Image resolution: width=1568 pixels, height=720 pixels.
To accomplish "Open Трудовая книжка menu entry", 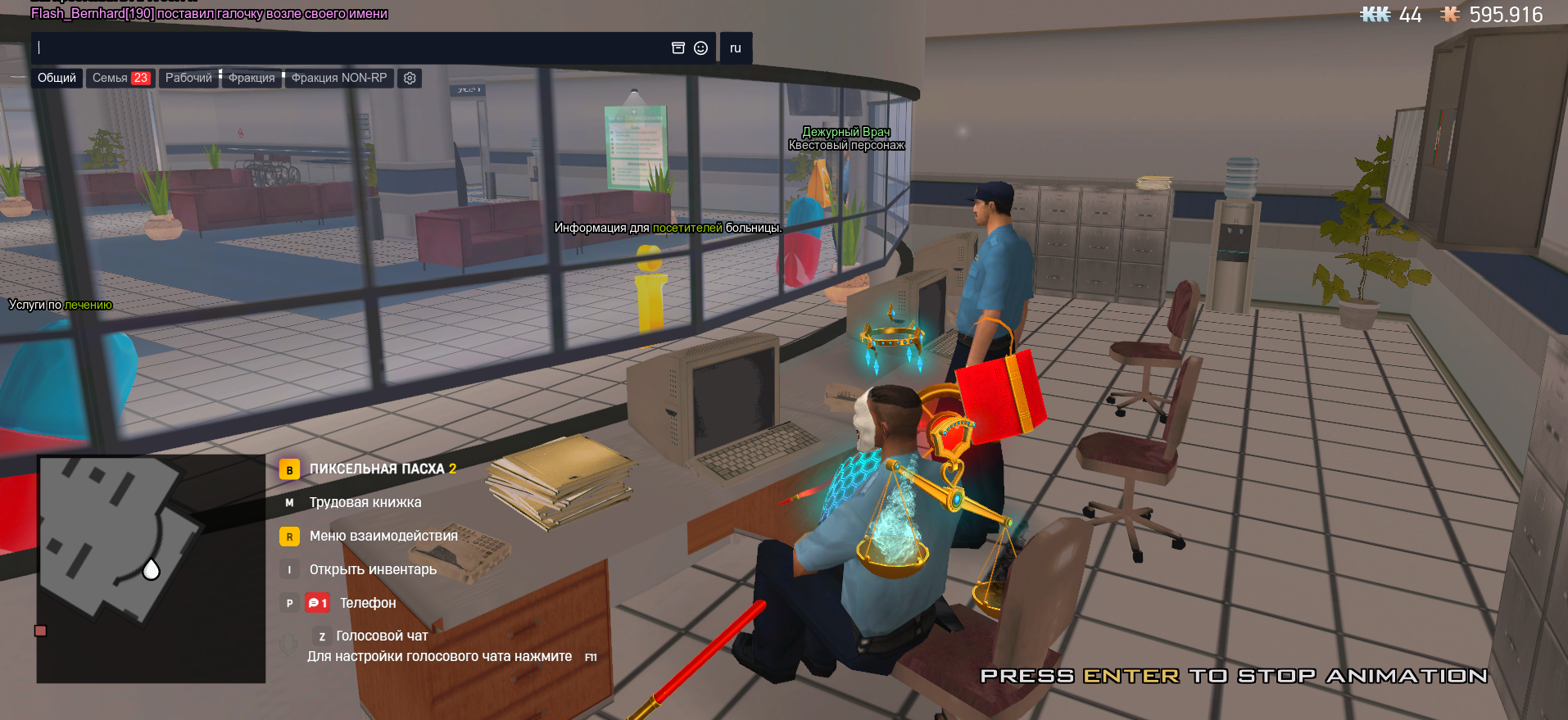I will pyautogui.click(x=365, y=502).
